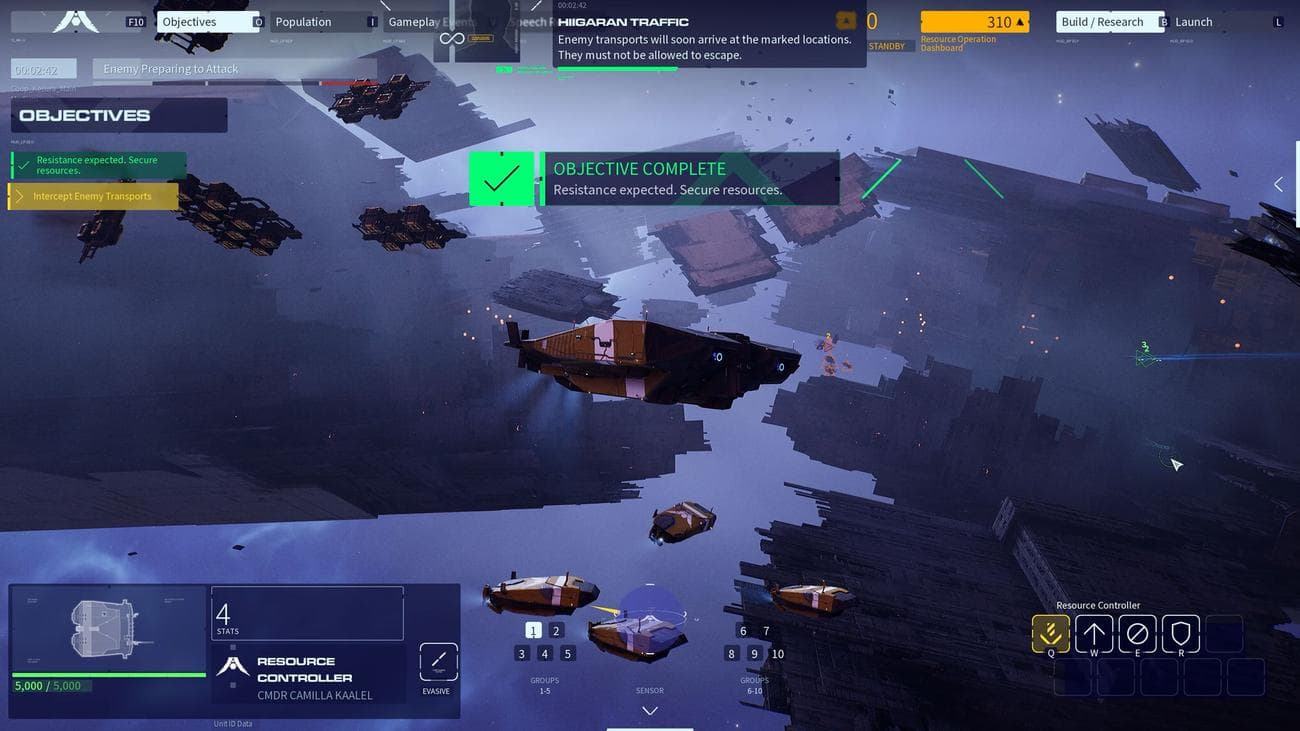Click the Launch button
The width and height of the screenshot is (1300, 731).
[1193, 20]
